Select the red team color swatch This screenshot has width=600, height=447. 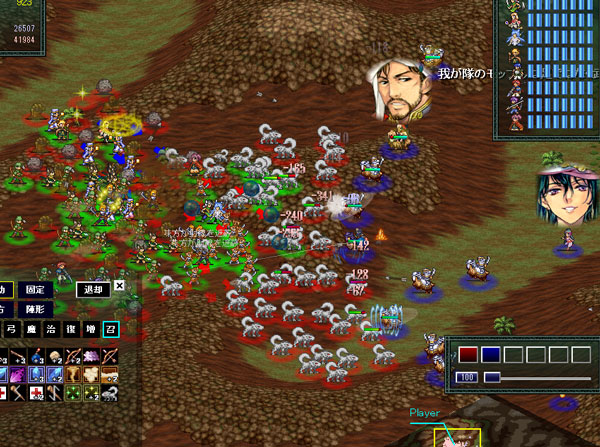[468, 354]
